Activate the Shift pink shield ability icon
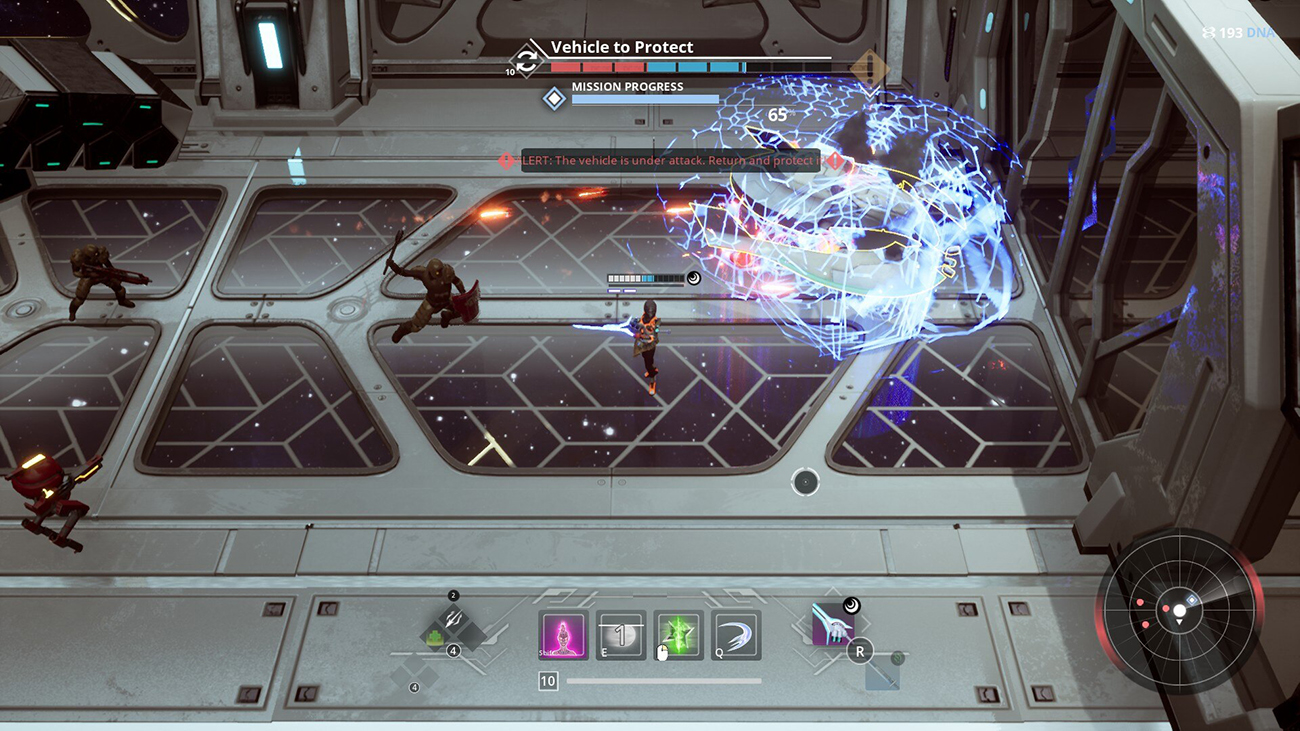This screenshot has width=1300, height=731. tap(563, 634)
